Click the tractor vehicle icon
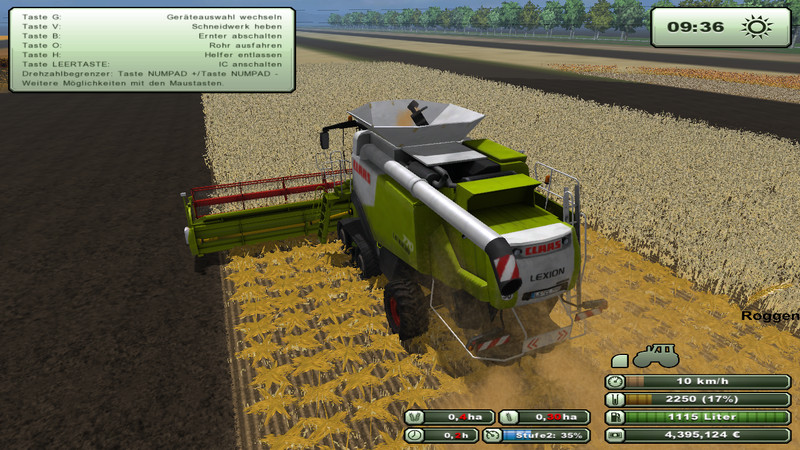Screen dimensions: 800x450 coord(656,356)
